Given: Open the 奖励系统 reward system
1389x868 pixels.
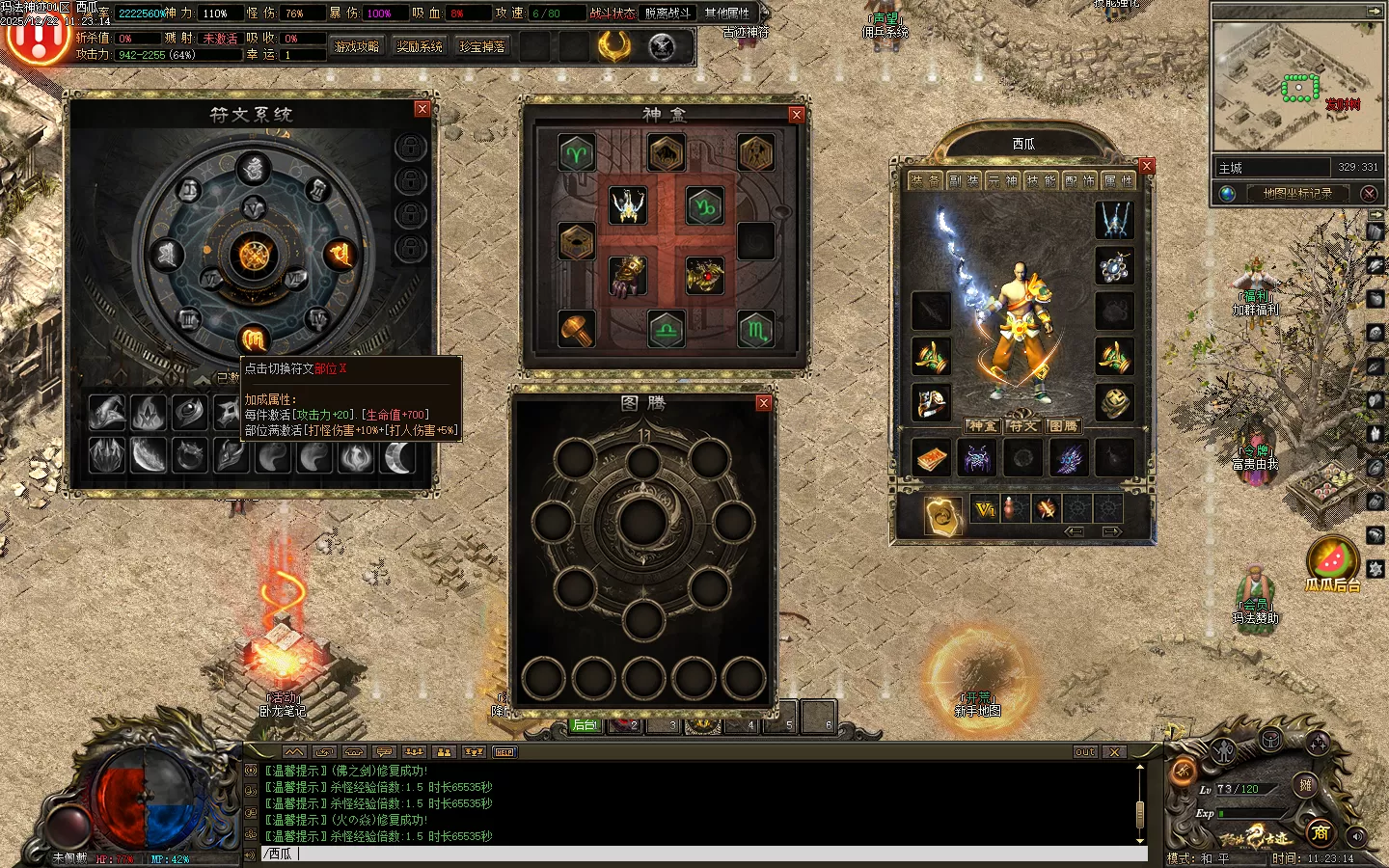Looking at the screenshot, I should click(420, 46).
